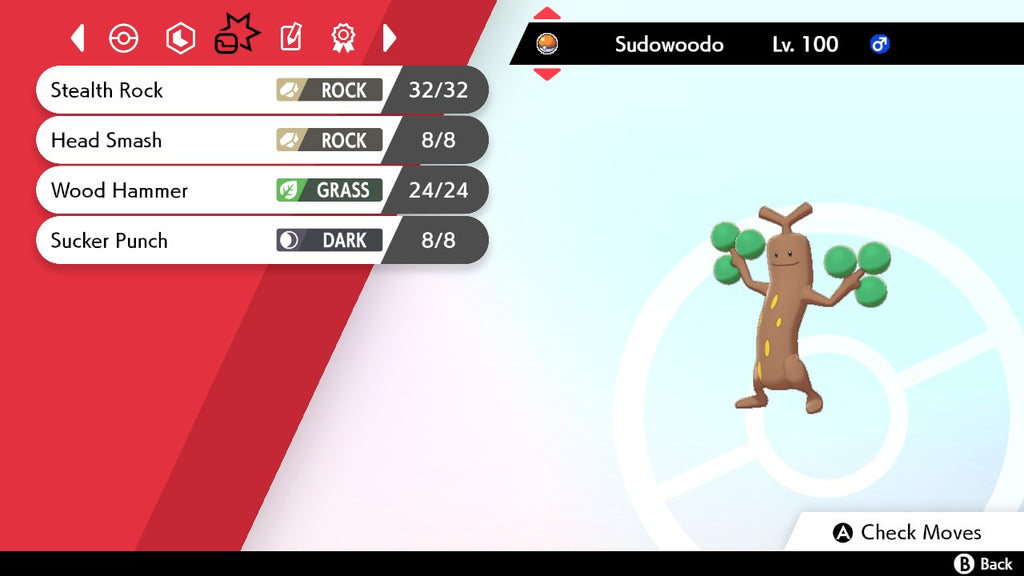Select the moves tab with burst icon

236,38
